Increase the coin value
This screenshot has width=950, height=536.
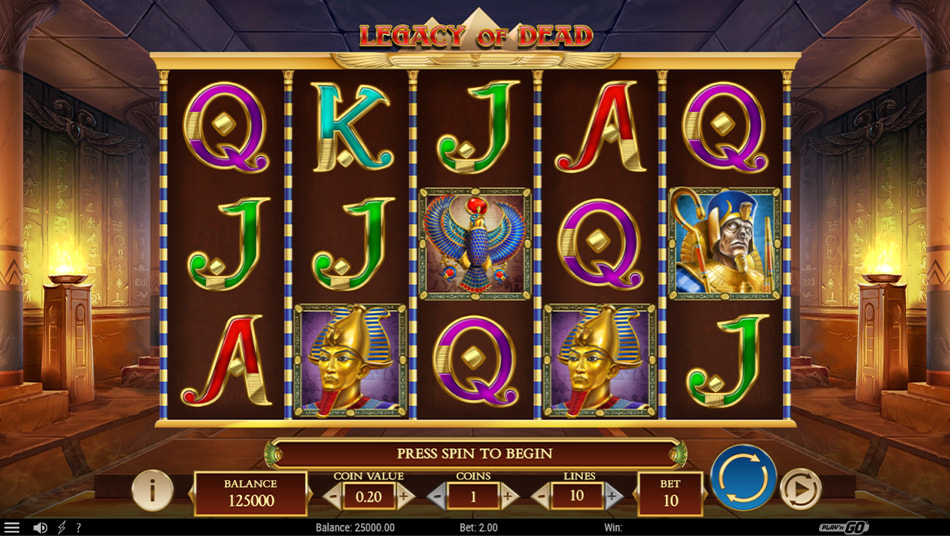click(405, 495)
